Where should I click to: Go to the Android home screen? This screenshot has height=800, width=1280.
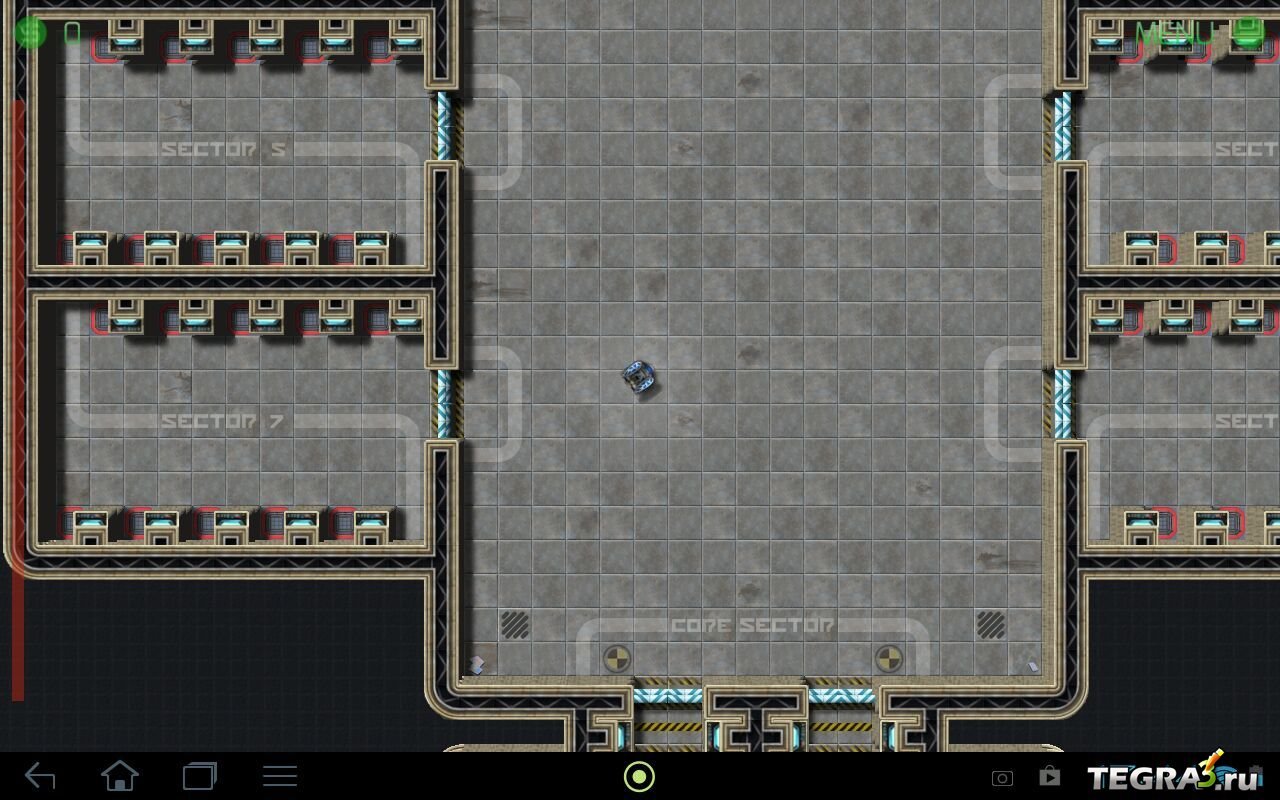pos(120,776)
